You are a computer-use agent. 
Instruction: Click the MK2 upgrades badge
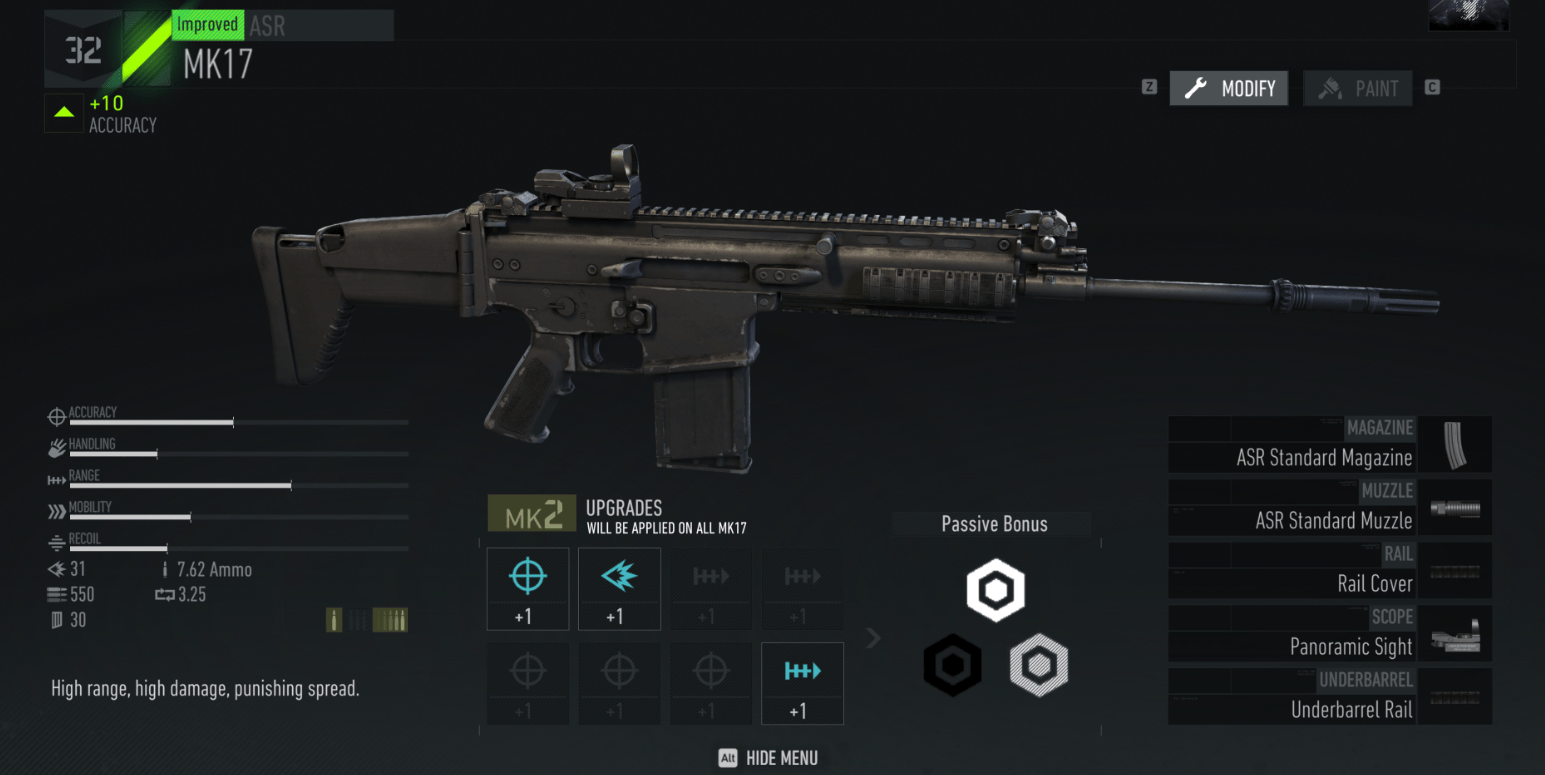(x=532, y=514)
